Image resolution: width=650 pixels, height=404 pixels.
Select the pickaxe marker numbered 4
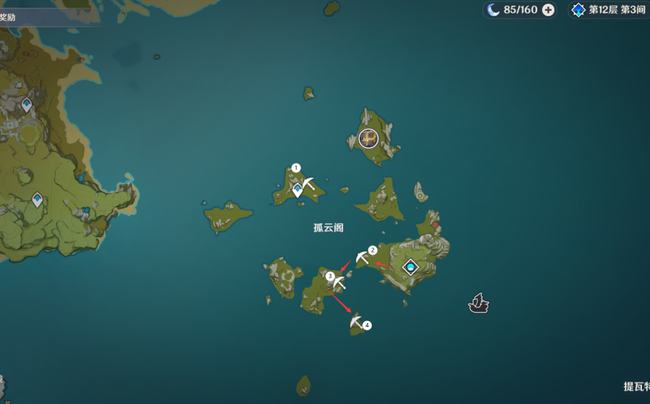point(356,321)
